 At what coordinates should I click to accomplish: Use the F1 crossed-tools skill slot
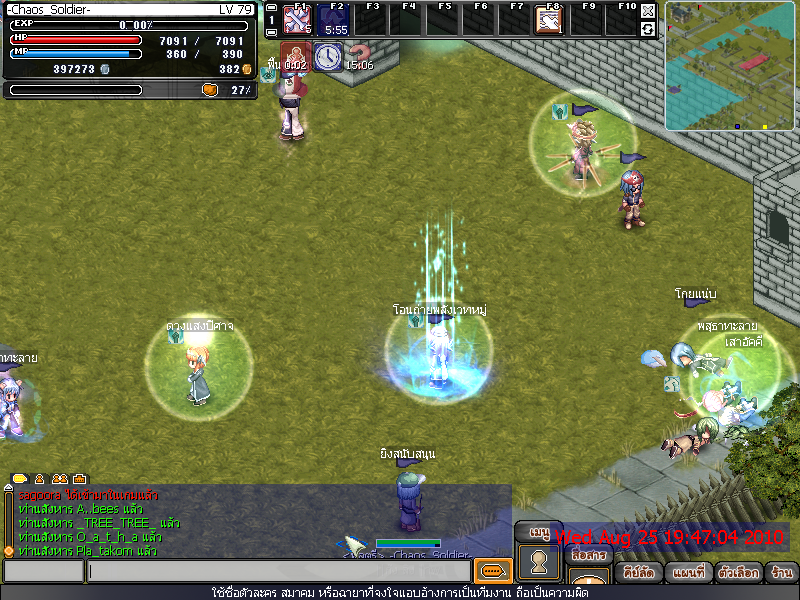tap(297, 19)
